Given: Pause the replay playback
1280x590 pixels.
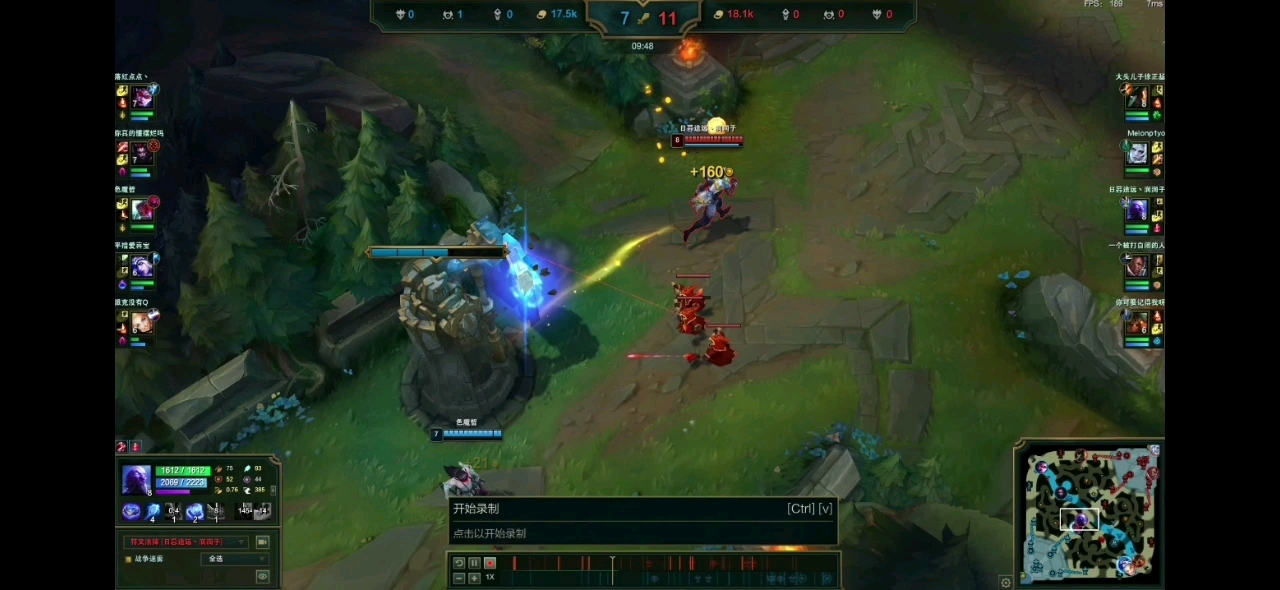Looking at the screenshot, I should click(474, 563).
